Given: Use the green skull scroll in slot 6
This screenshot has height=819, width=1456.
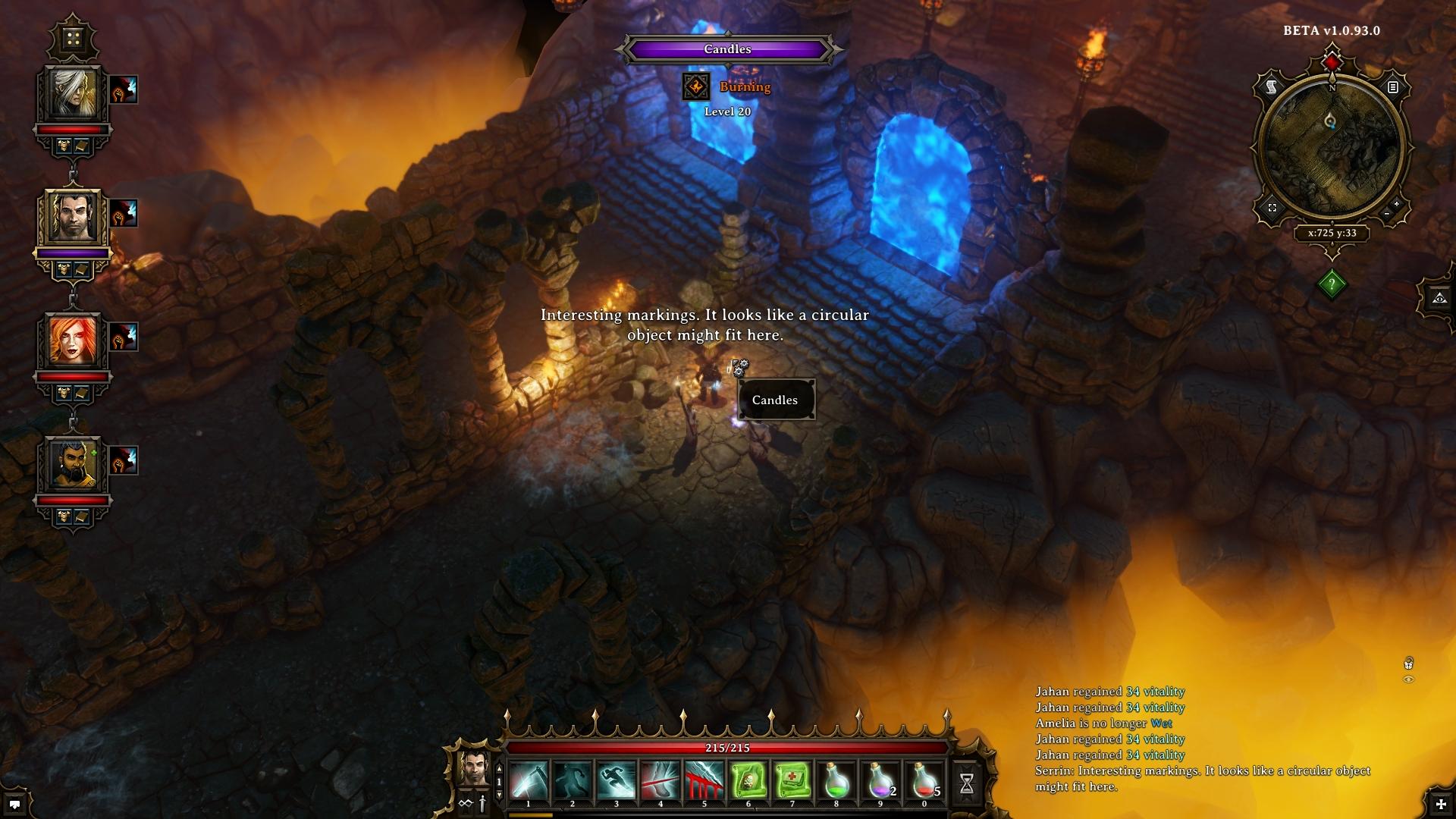Looking at the screenshot, I should coord(748,781).
